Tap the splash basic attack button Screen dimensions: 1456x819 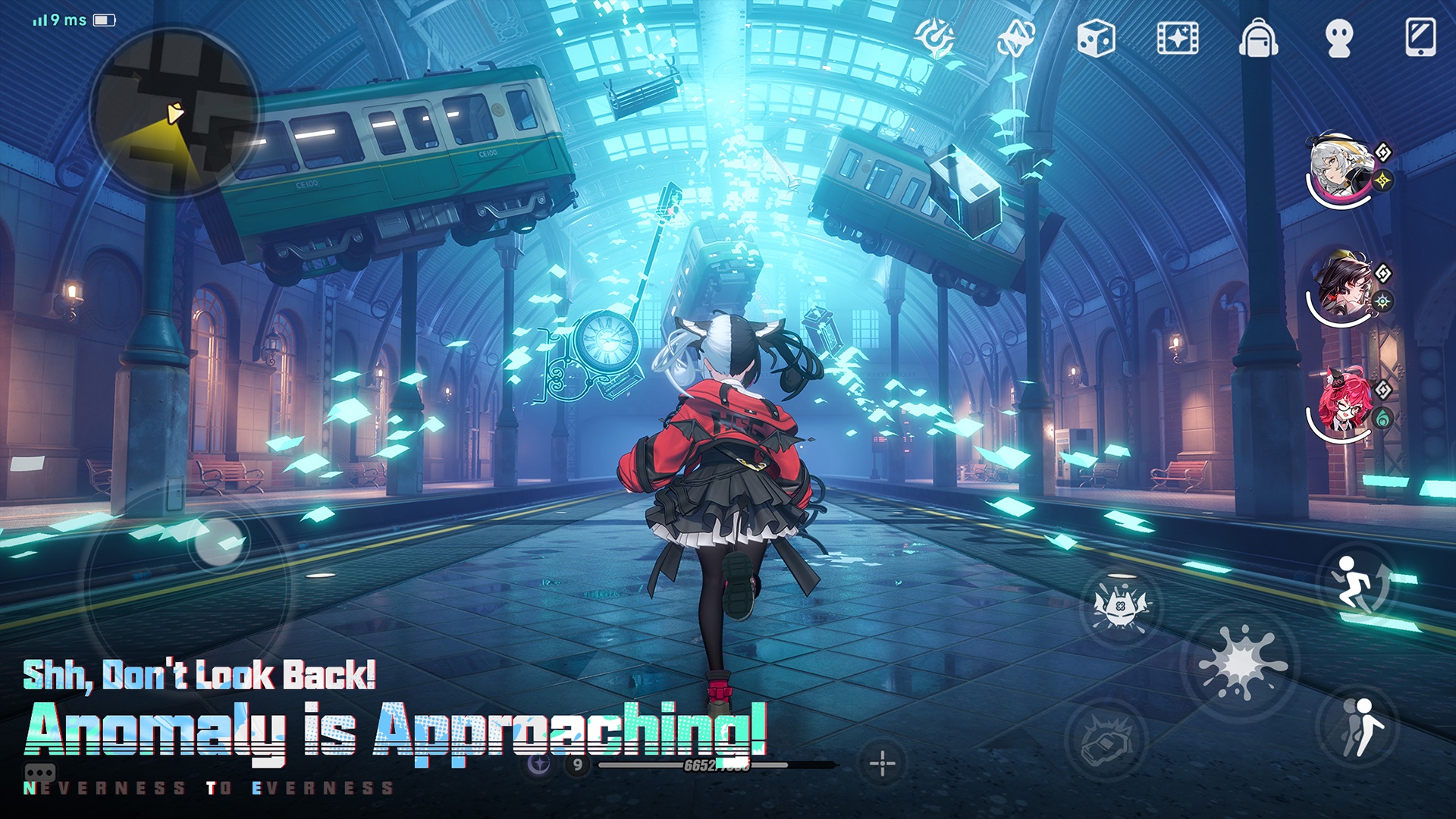pyautogui.click(x=1241, y=664)
